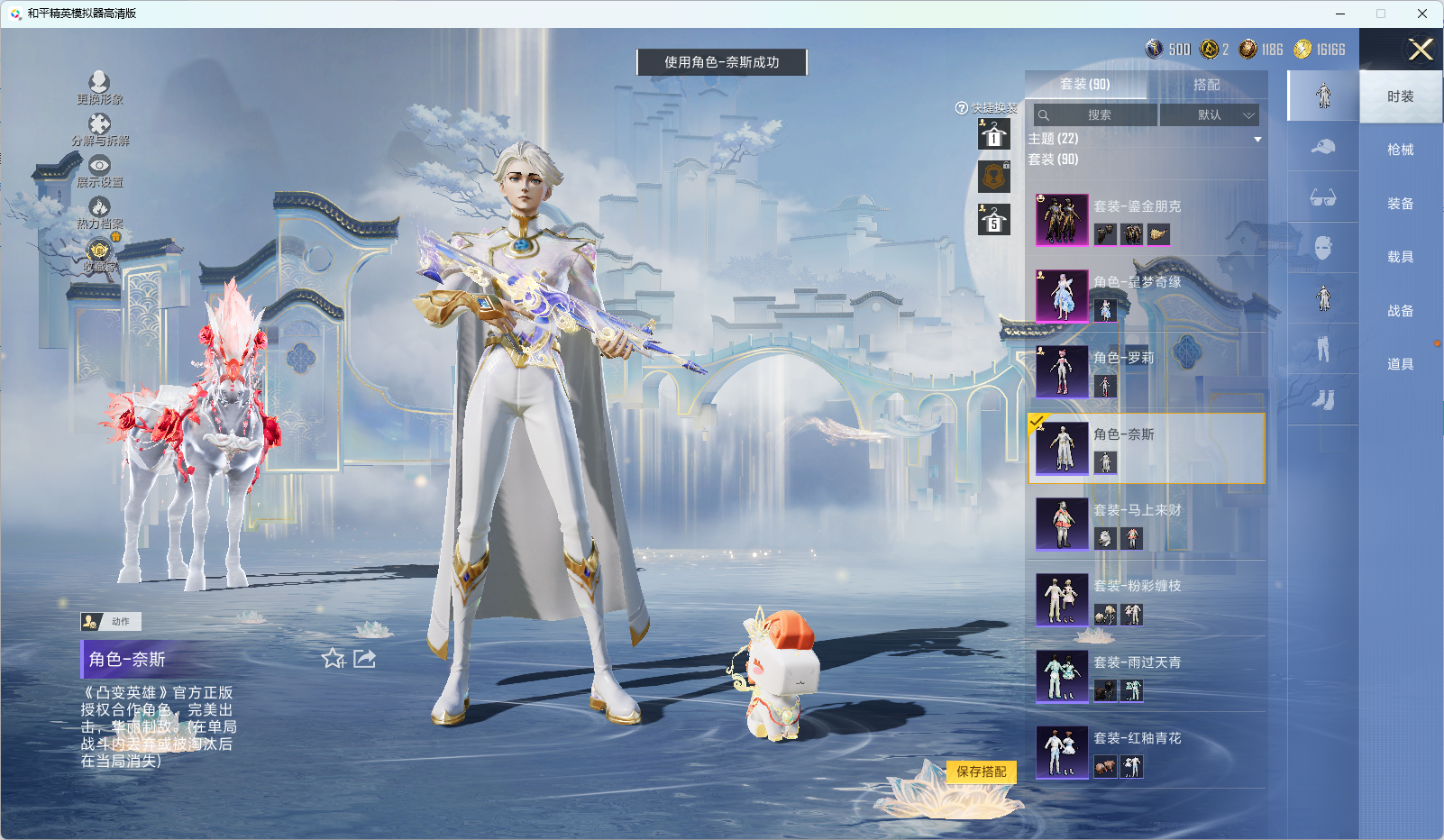The image size is (1444, 840).
Task: Open the 载具 category
Action: pyautogui.click(x=1400, y=257)
